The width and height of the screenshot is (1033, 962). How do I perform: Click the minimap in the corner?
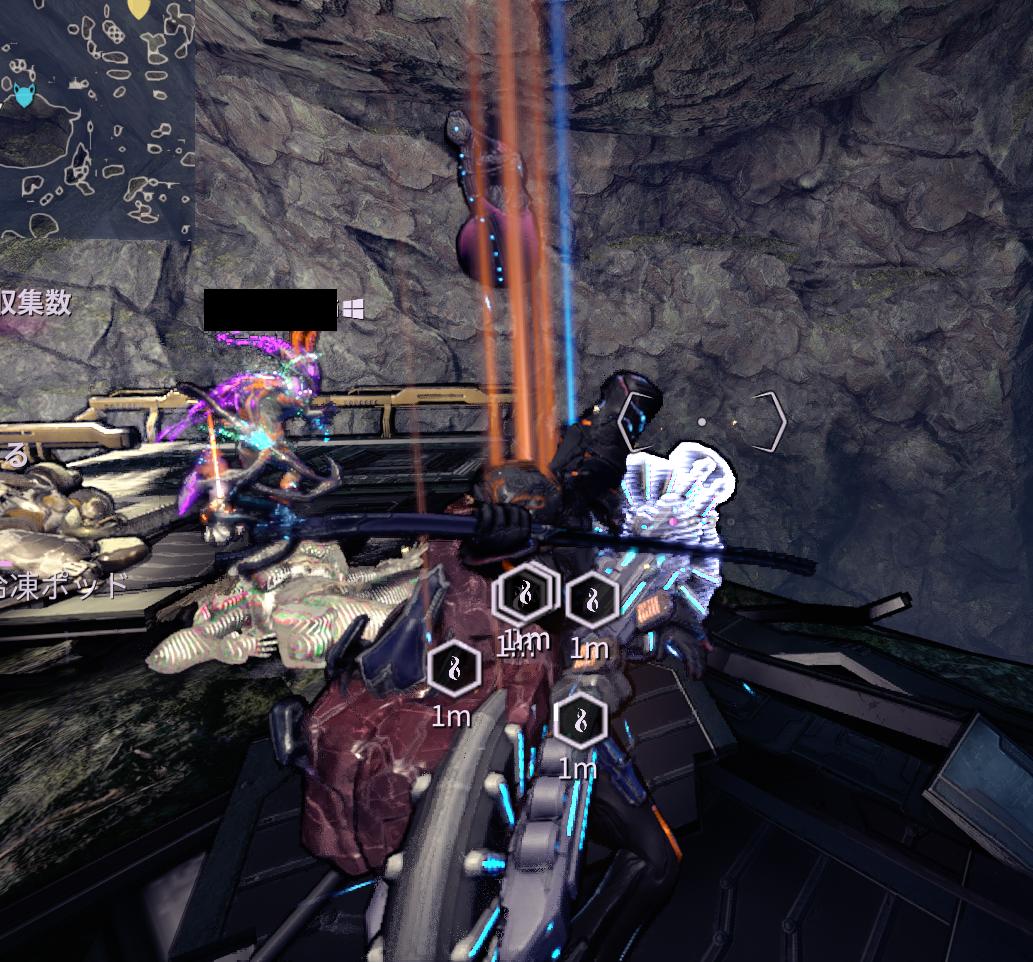click(x=96, y=118)
